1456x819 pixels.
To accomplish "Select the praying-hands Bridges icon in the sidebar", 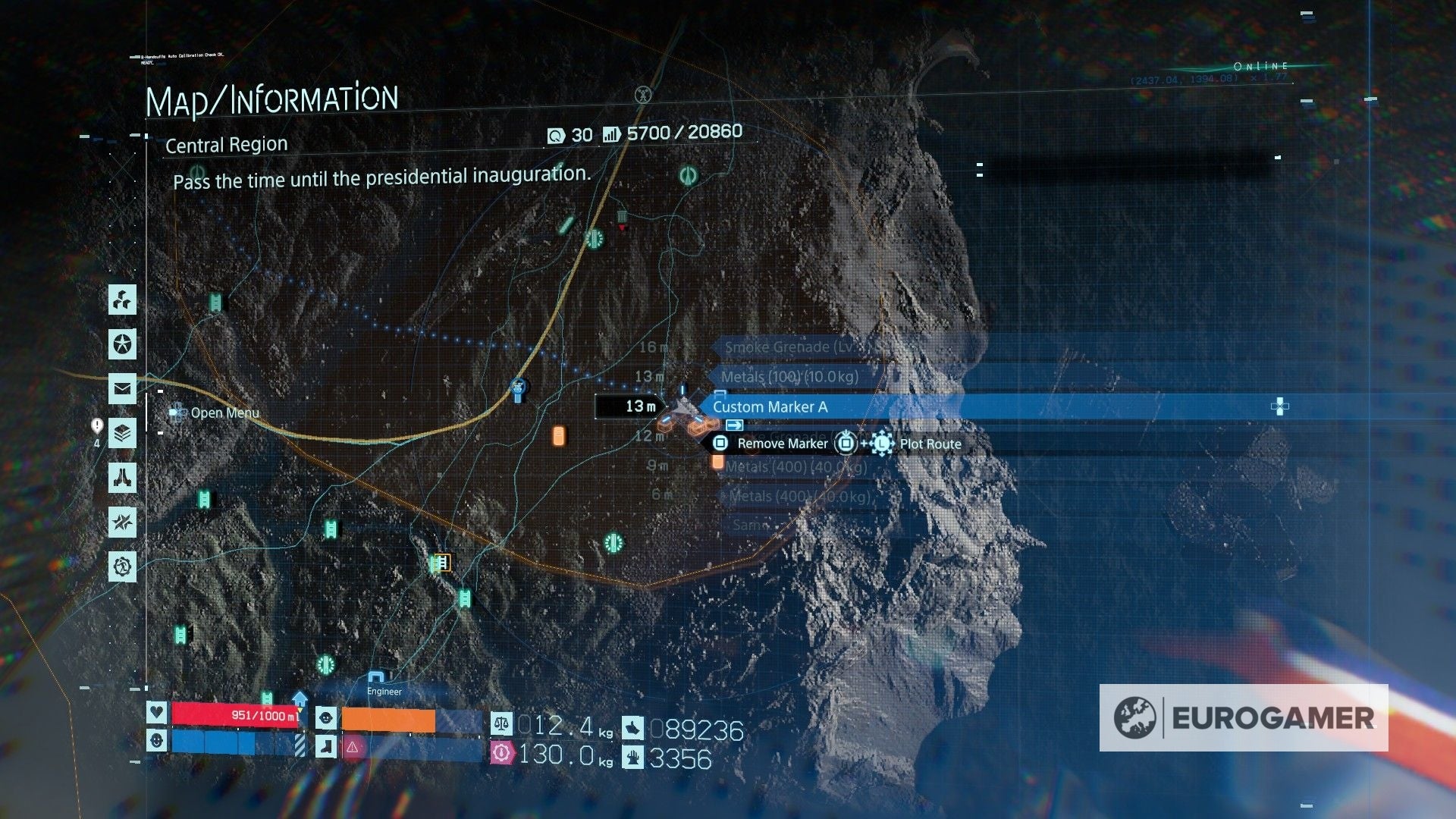I will pos(121,478).
